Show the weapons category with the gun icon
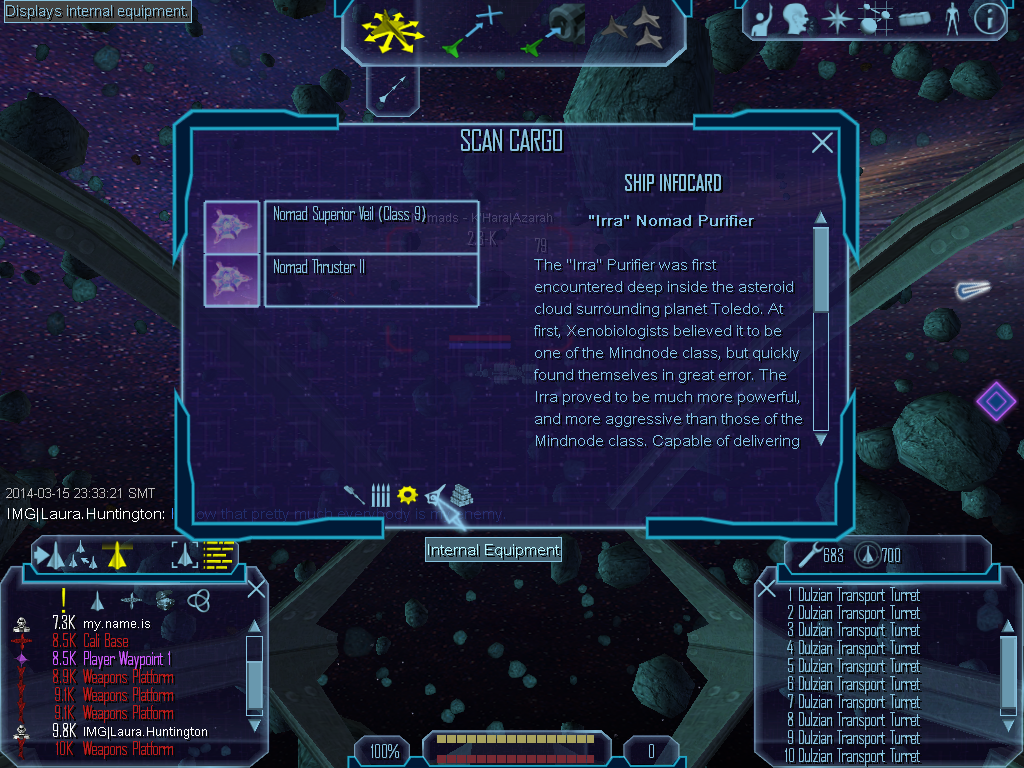This screenshot has width=1024, height=768. 355,494
